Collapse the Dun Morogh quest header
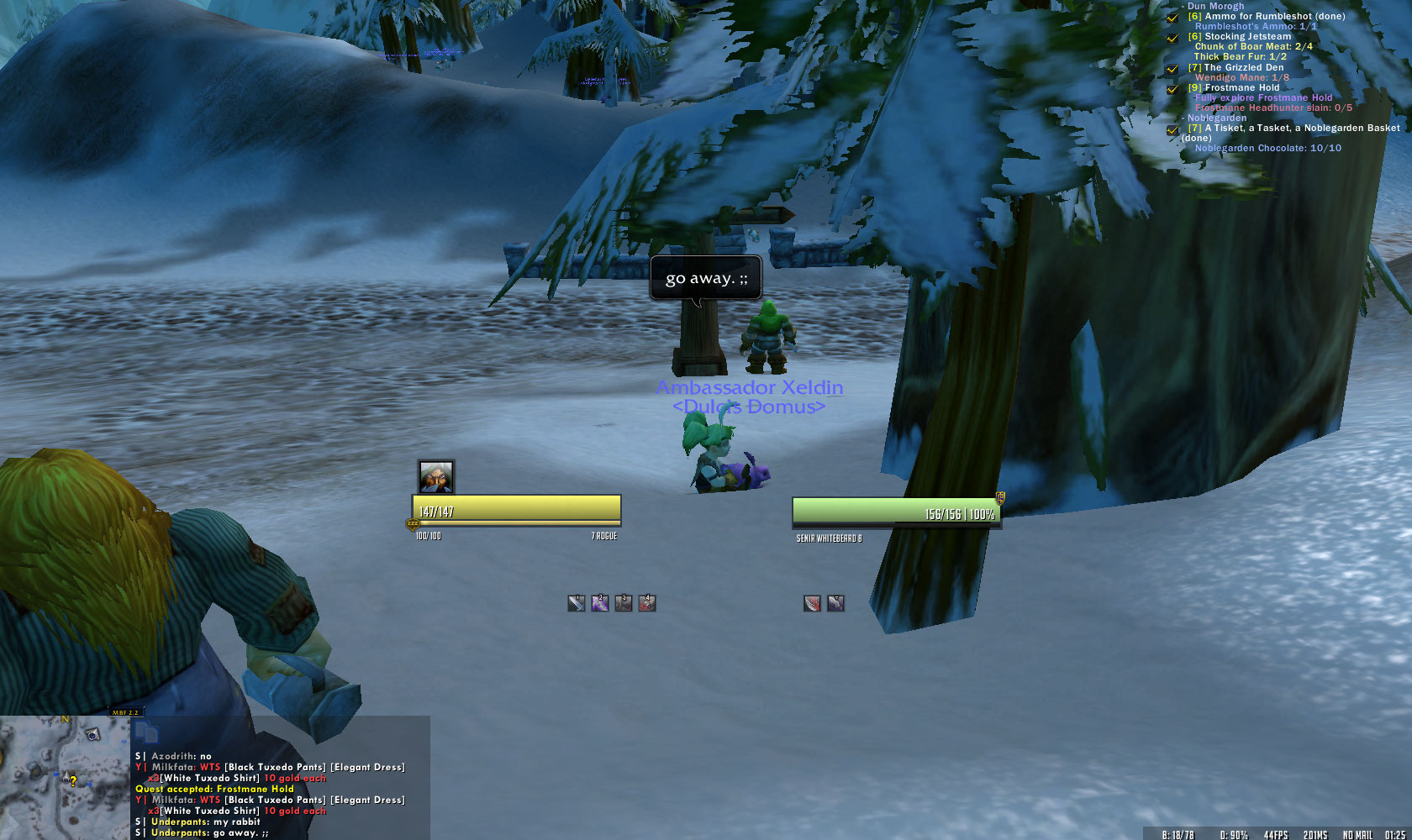Image resolution: width=1412 pixels, height=840 pixels. click(1214, 6)
